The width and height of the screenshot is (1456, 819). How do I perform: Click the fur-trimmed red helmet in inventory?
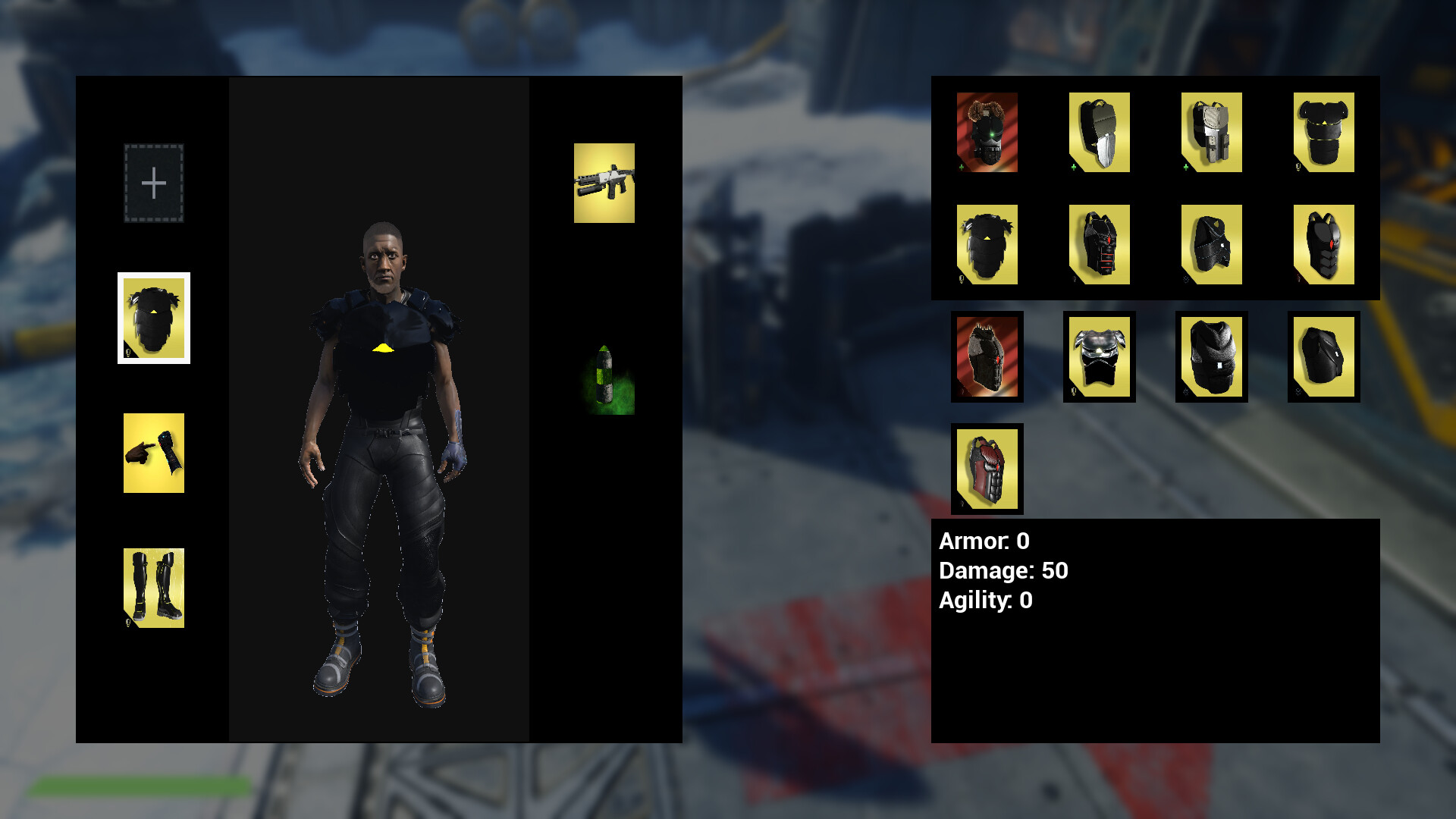pyautogui.click(x=987, y=133)
